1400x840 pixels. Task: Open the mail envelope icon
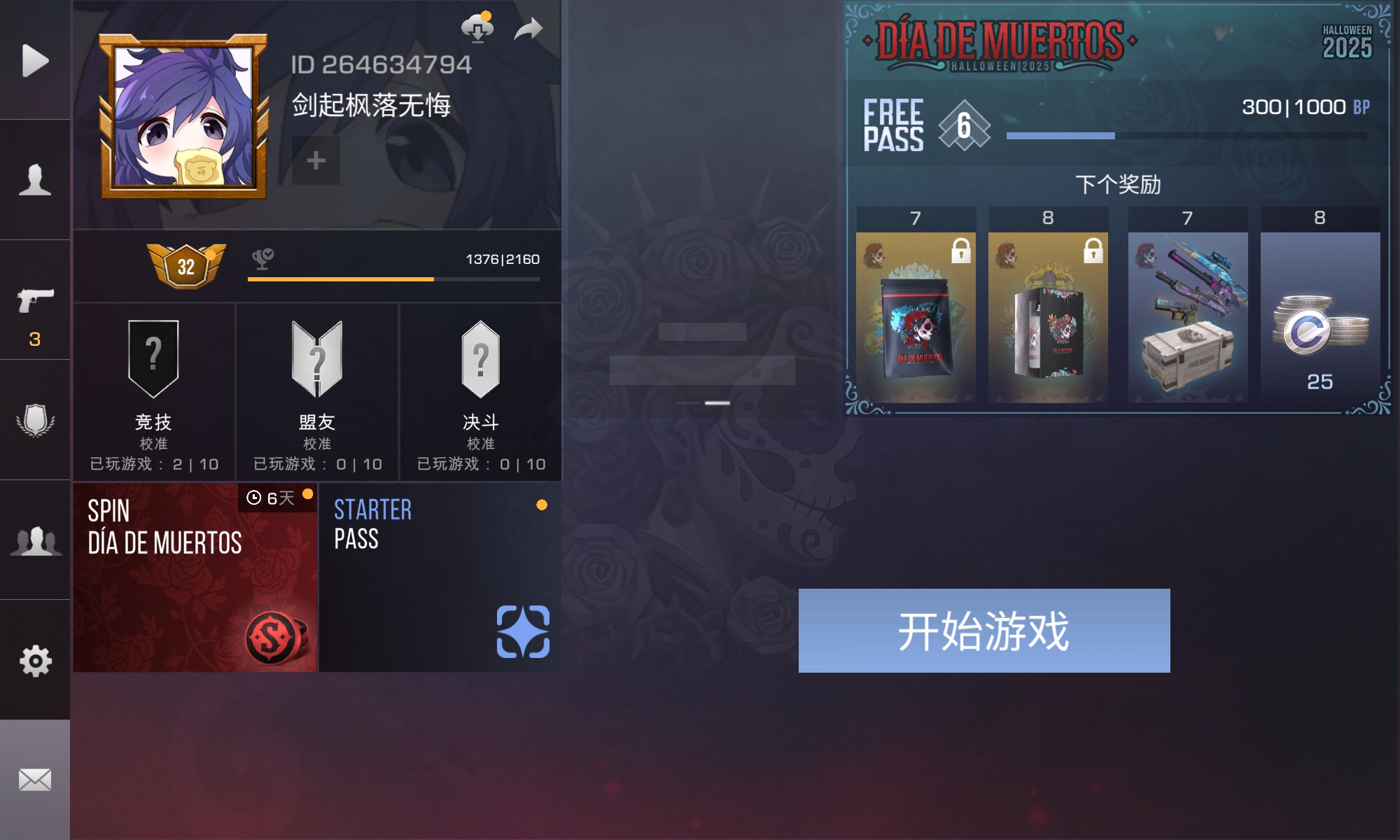point(36,777)
